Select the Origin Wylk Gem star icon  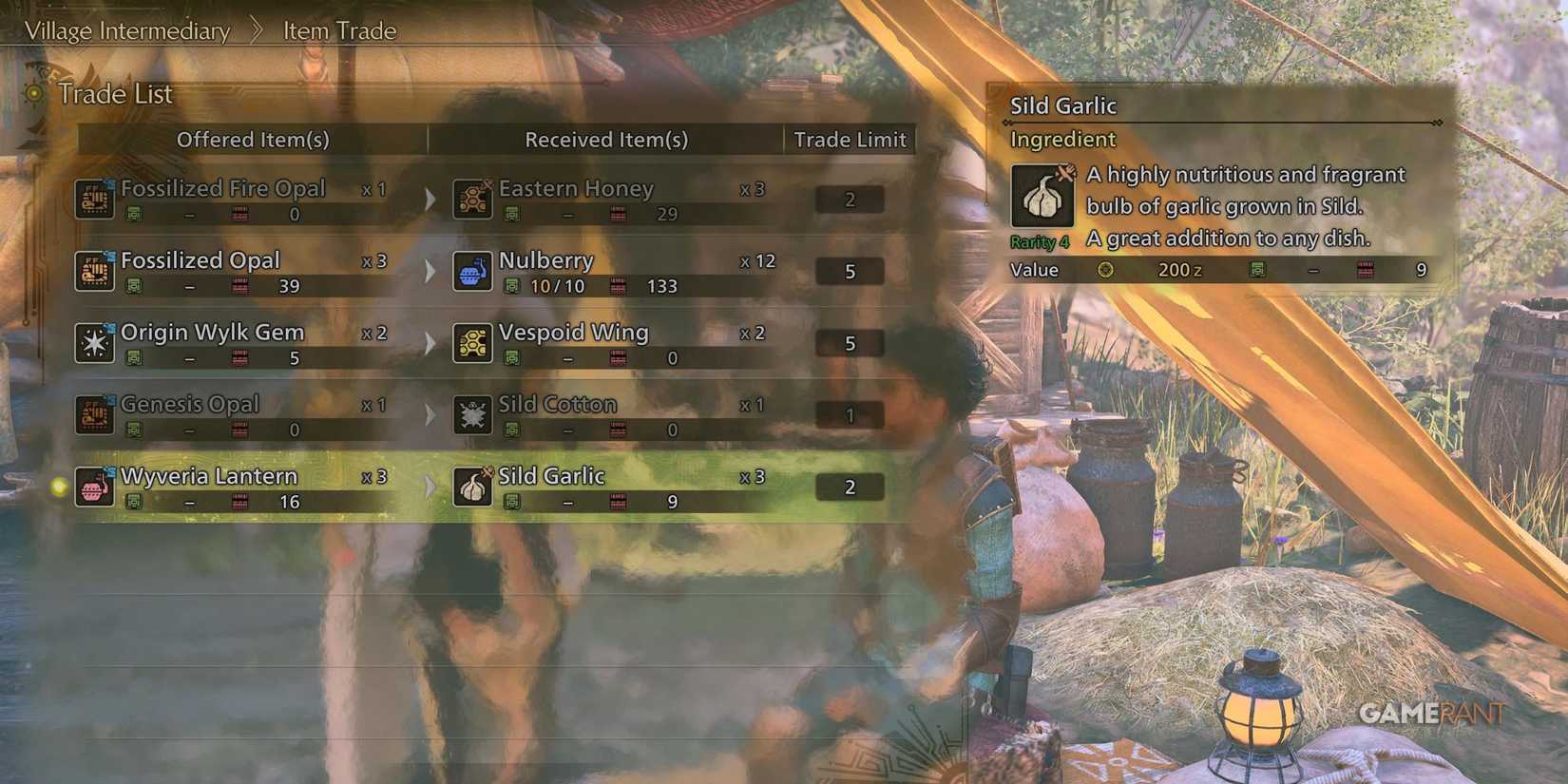[93, 343]
